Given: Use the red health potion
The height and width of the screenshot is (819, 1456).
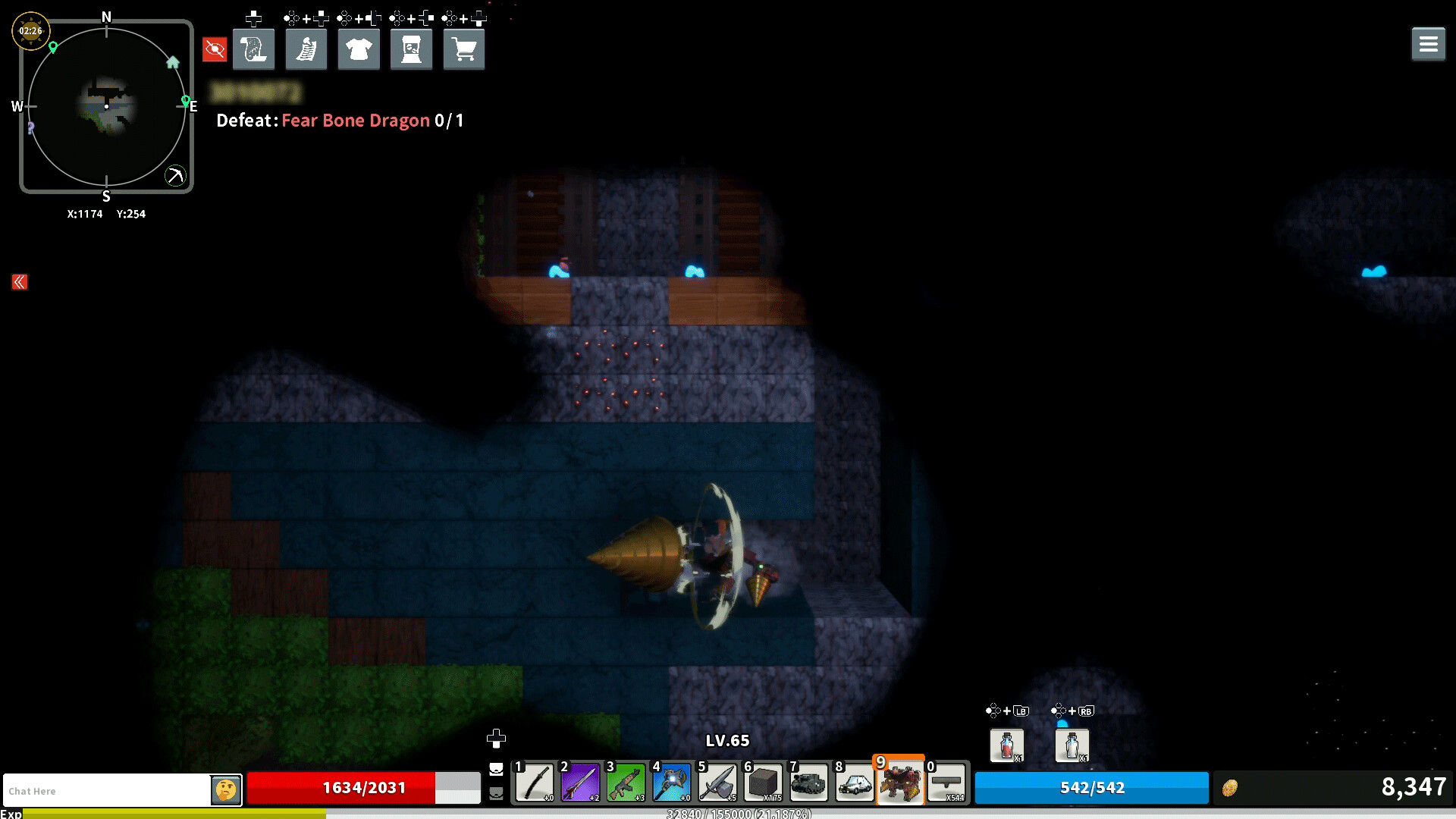Looking at the screenshot, I should click(1007, 745).
